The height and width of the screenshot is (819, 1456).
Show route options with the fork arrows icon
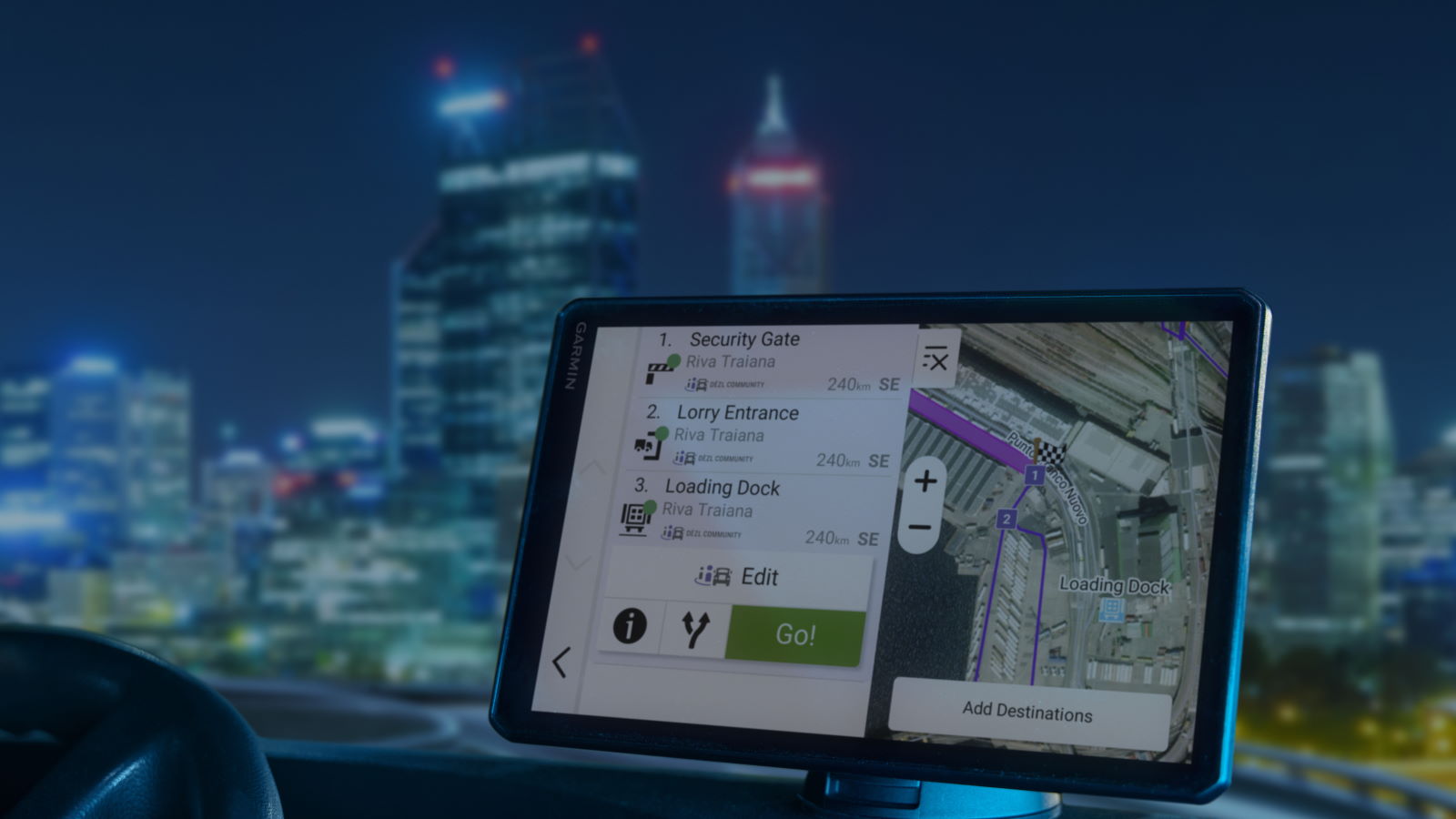pos(695,628)
